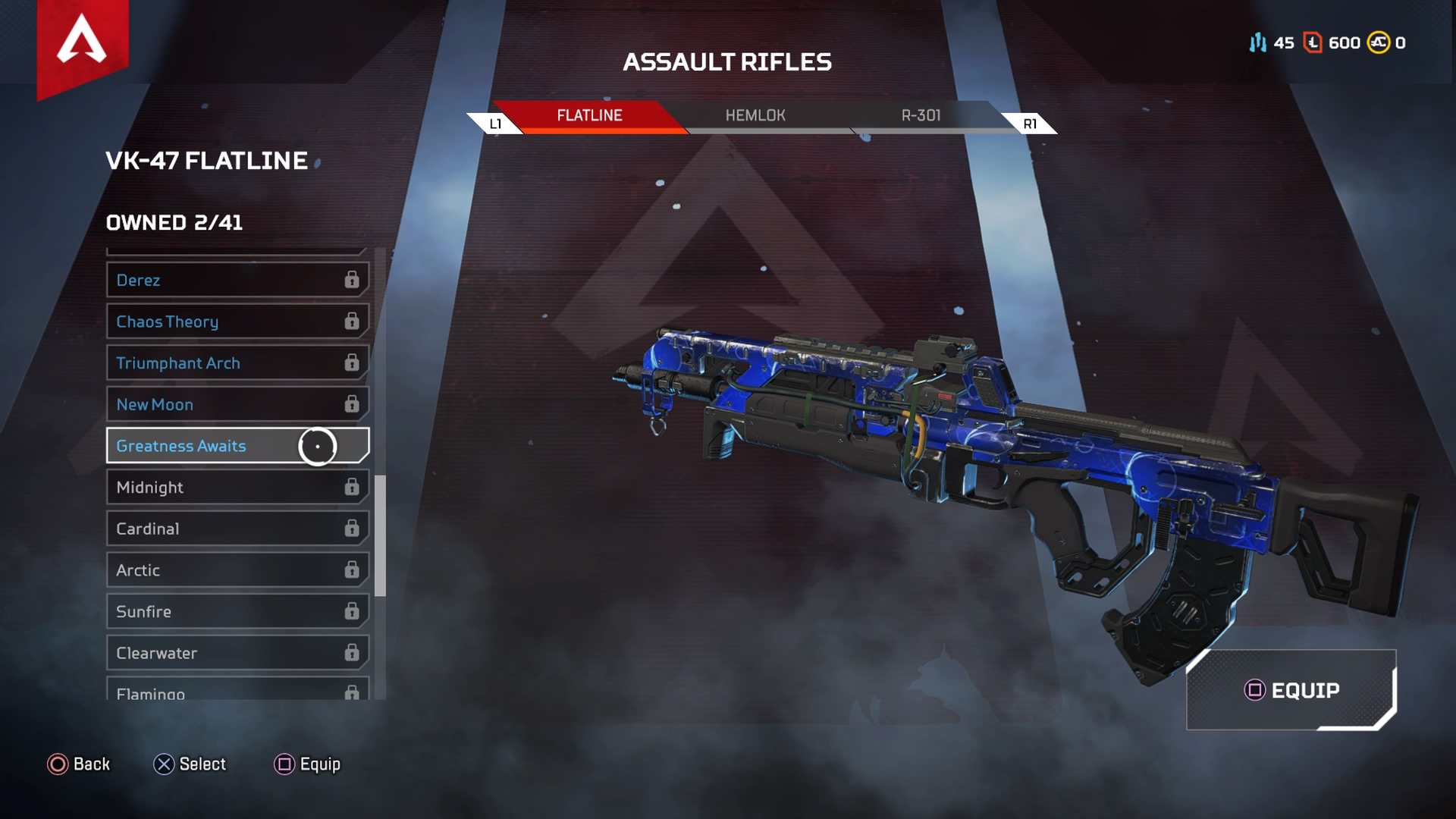The width and height of the screenshot is (1456, 819).
Task: Click the large Equip button
Action: pos(1291,690)
